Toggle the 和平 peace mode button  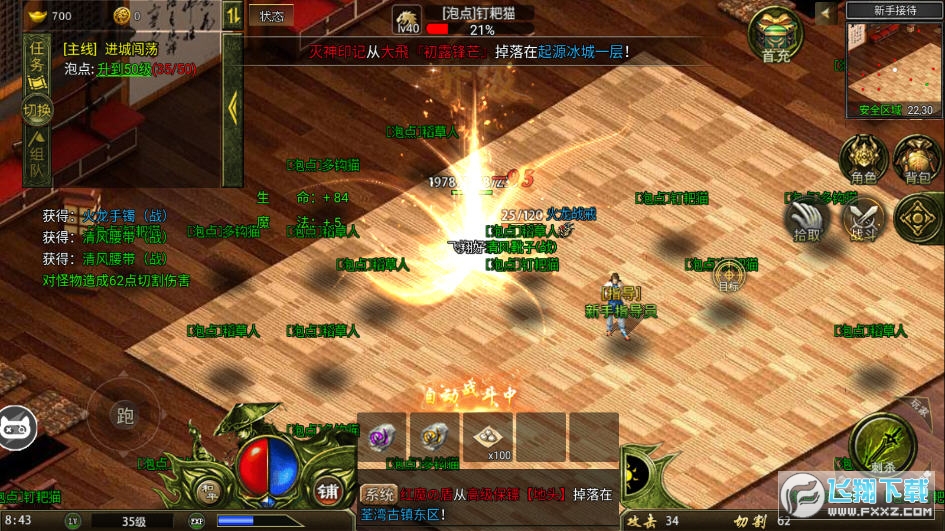[x=209, y=490]
